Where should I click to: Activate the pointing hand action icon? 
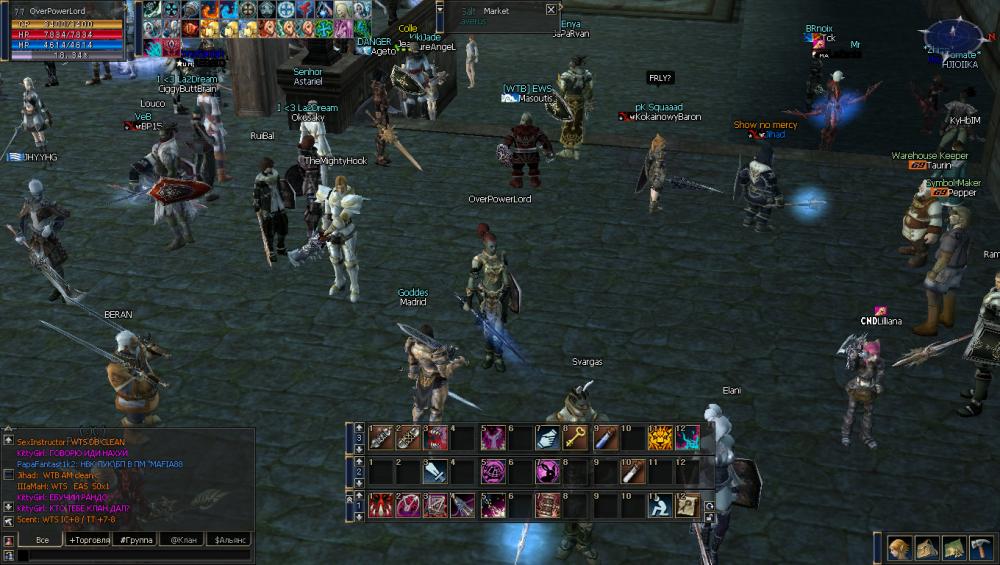[547, 437]
